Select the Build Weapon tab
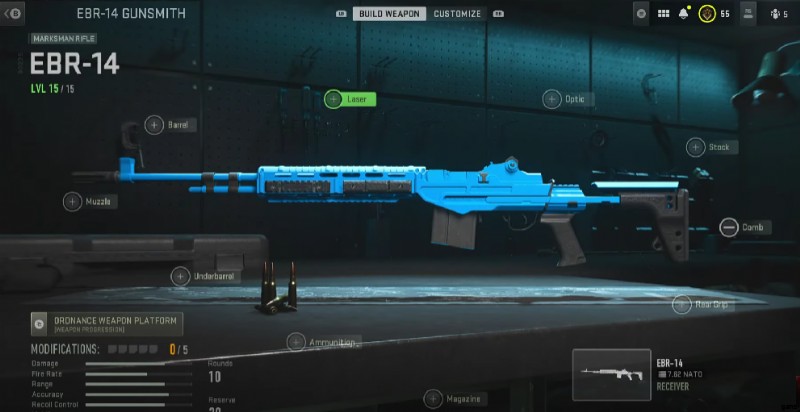This screenshot has width=800, height=412. point(389,14)
